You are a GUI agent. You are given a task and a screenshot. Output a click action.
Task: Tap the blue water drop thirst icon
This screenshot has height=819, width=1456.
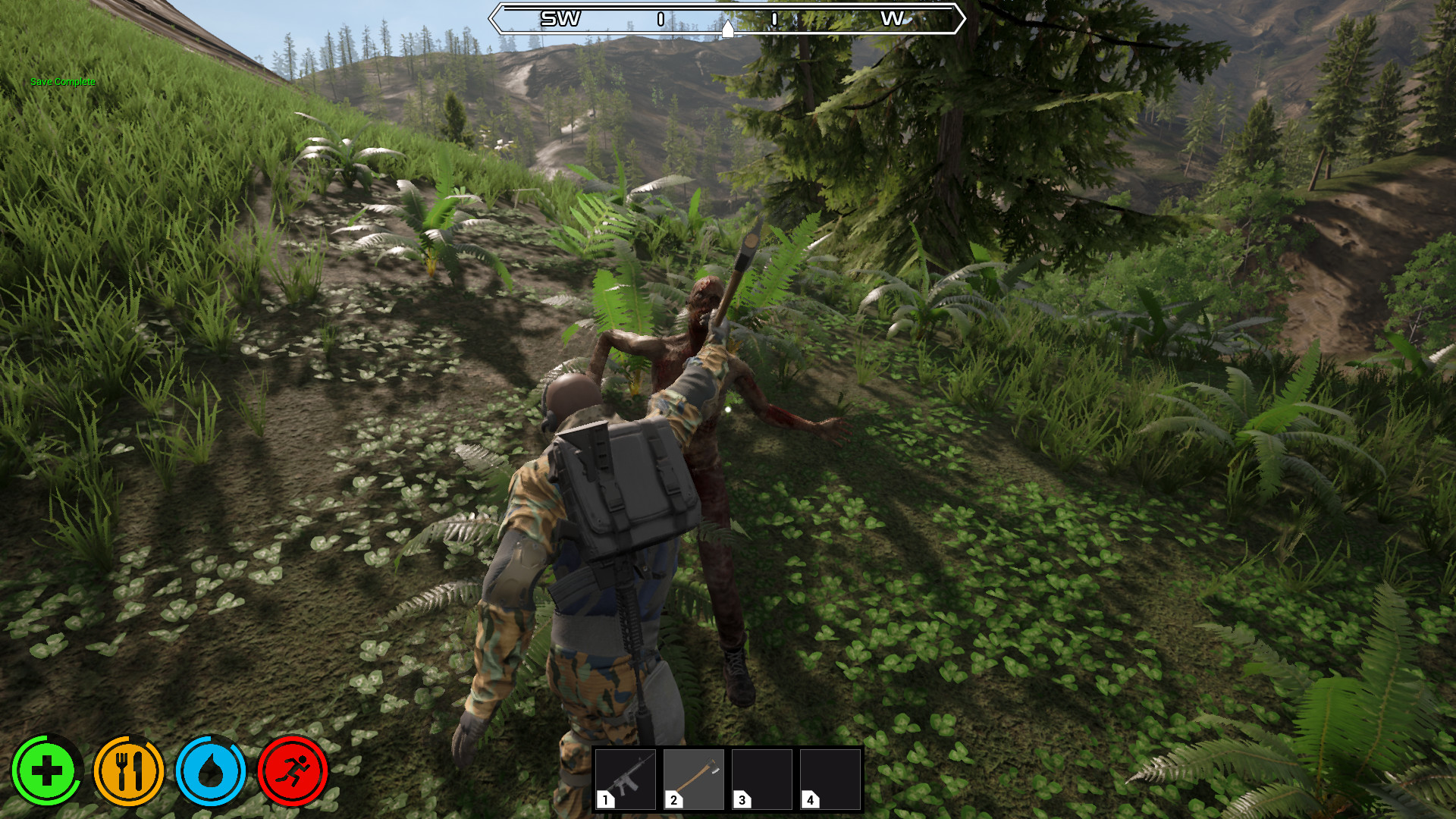(211, 771)
